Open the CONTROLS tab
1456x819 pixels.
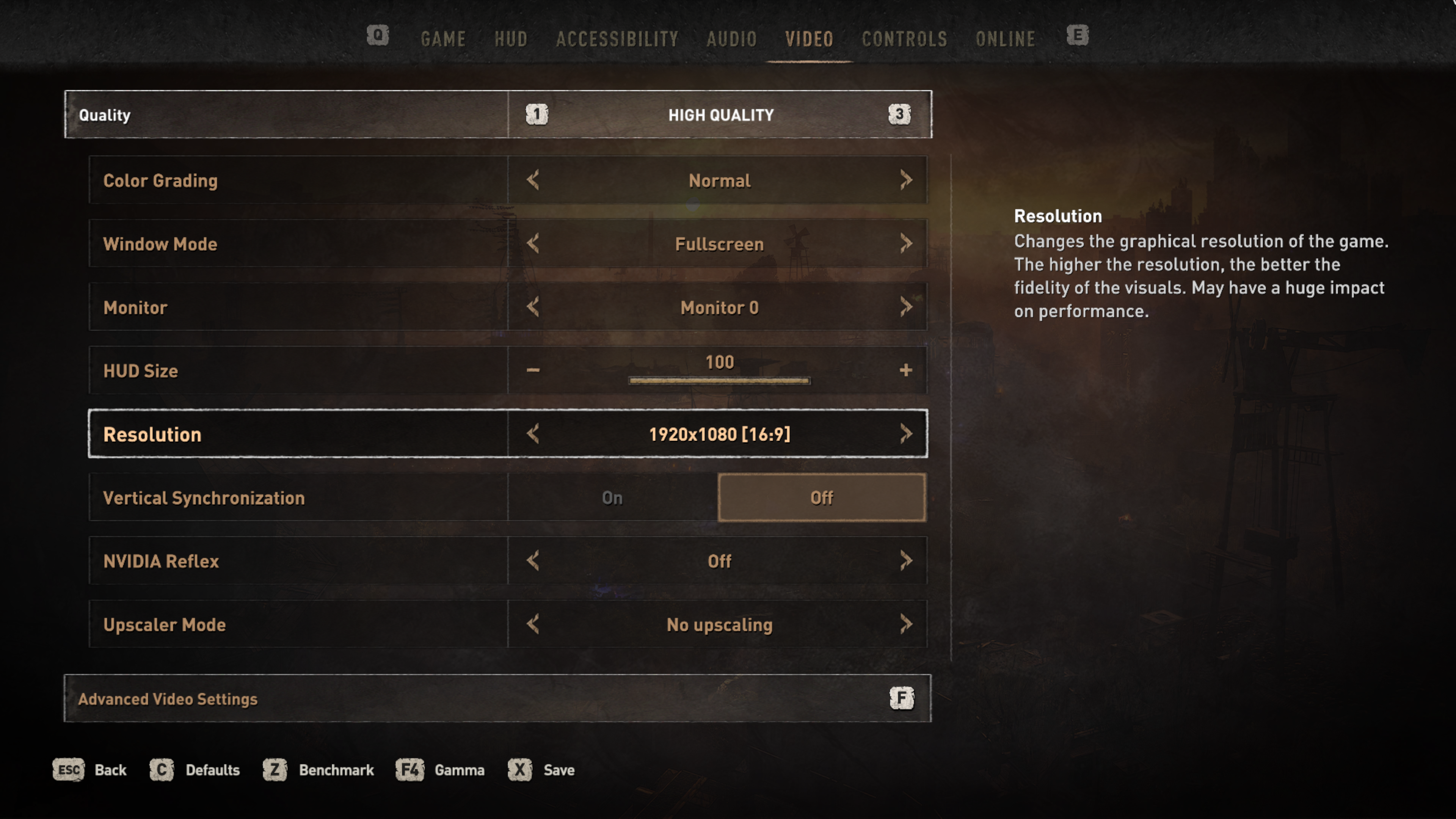tap(904, 39)
